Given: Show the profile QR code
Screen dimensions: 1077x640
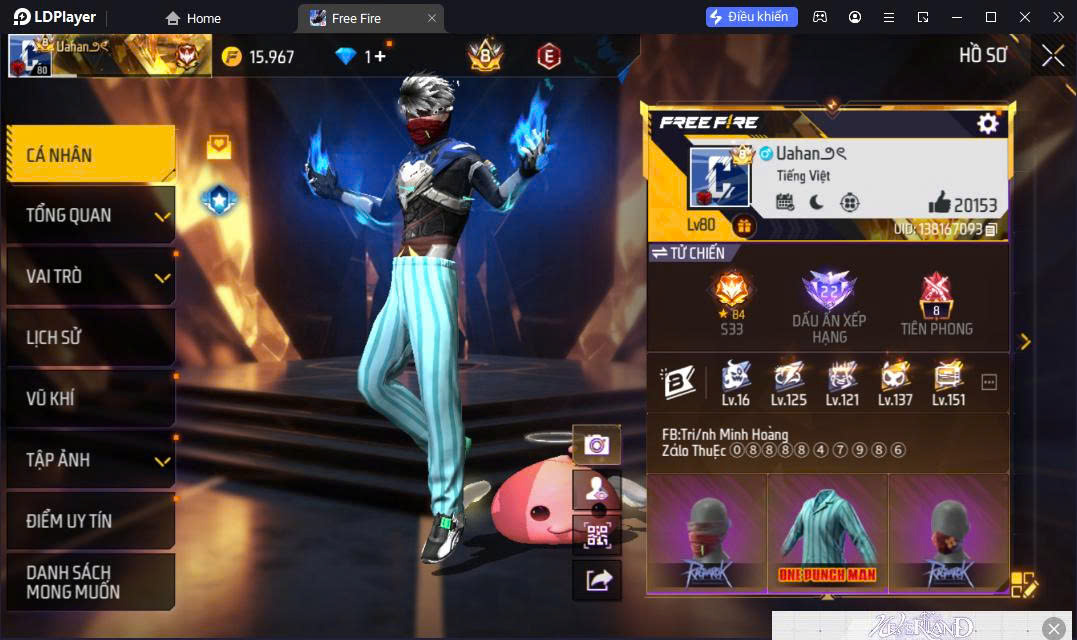Looking at the screenshot, I should pos(597,534).
